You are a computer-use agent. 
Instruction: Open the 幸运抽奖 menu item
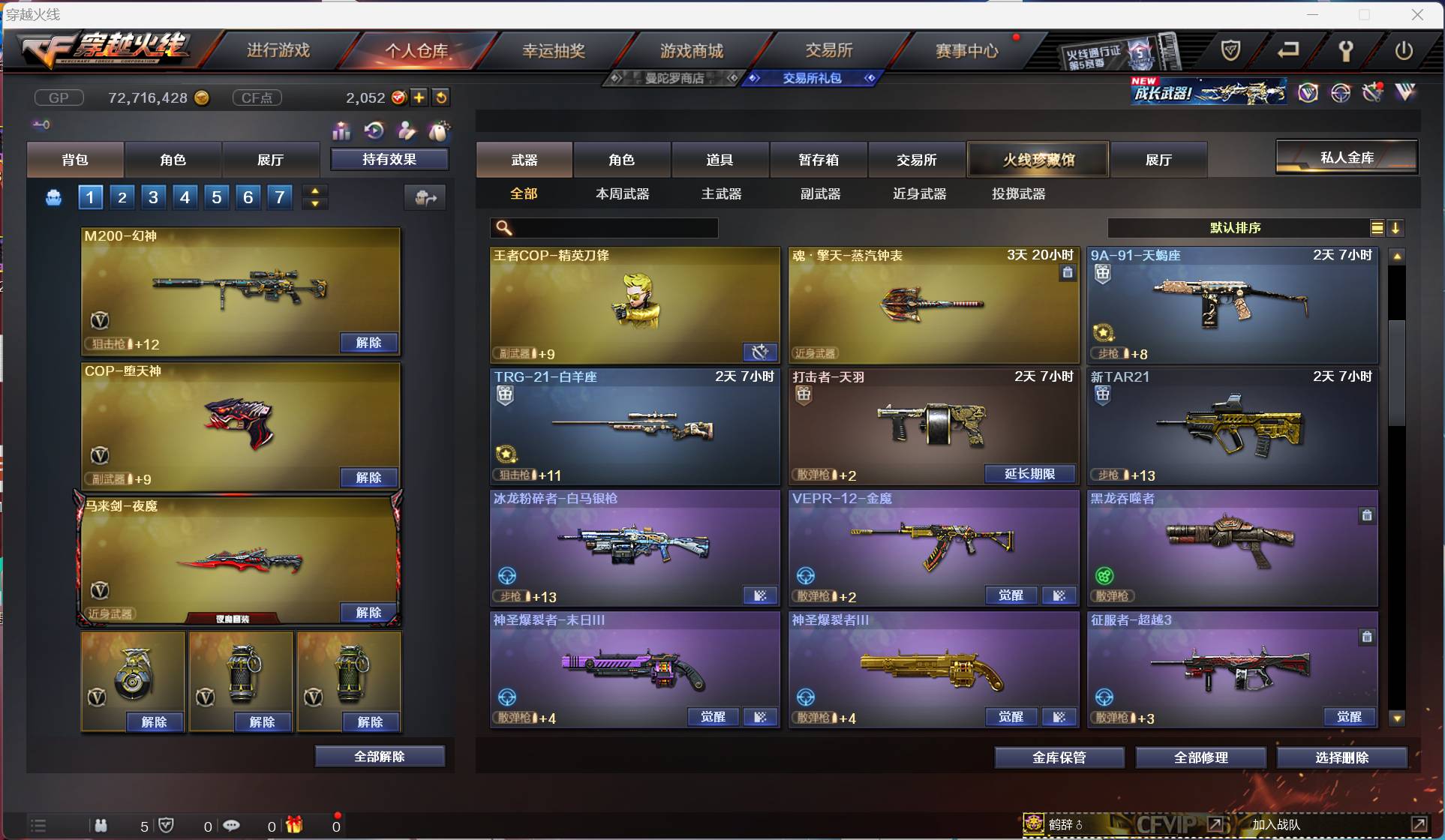tap(554, 50)
